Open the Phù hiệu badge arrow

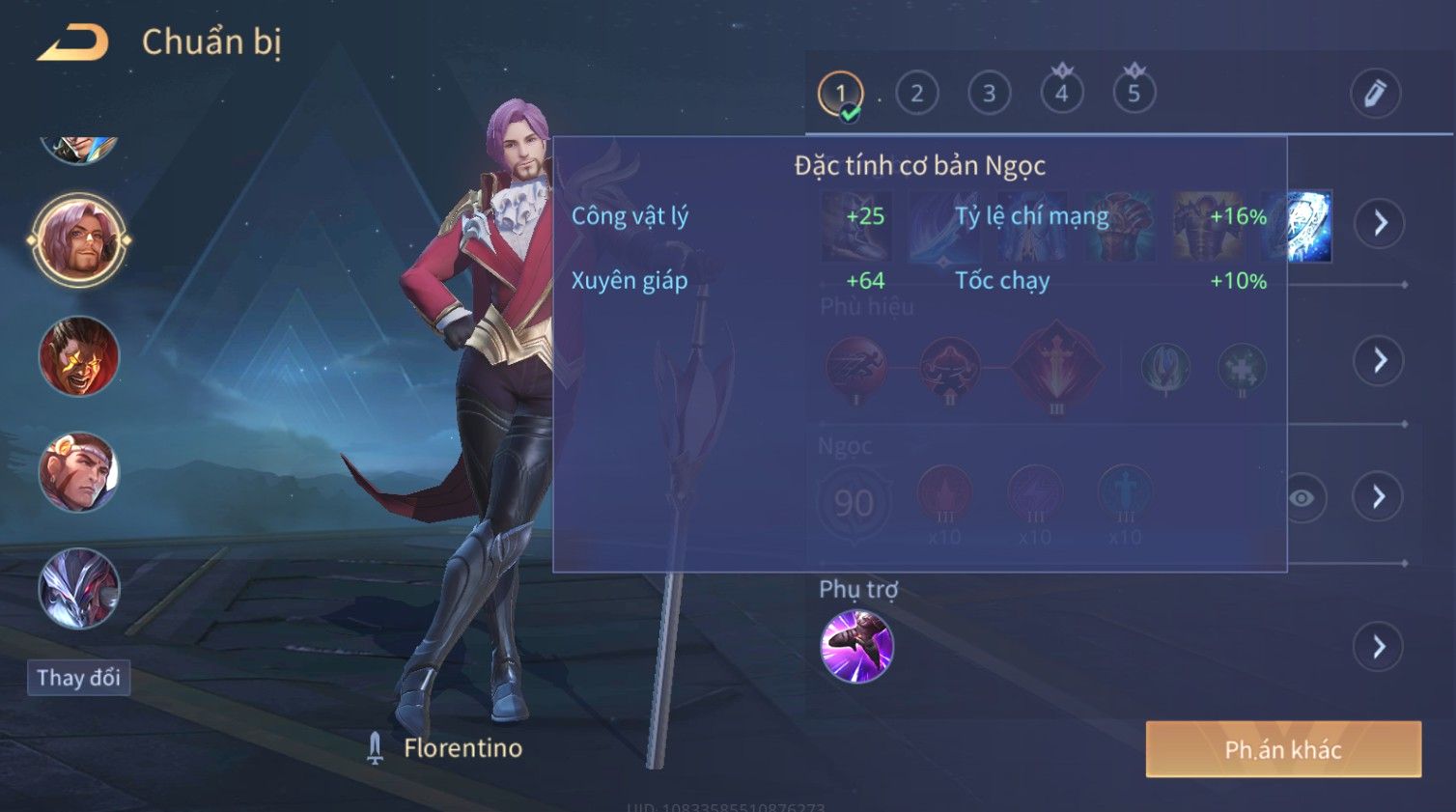(x=1380, y=361)
